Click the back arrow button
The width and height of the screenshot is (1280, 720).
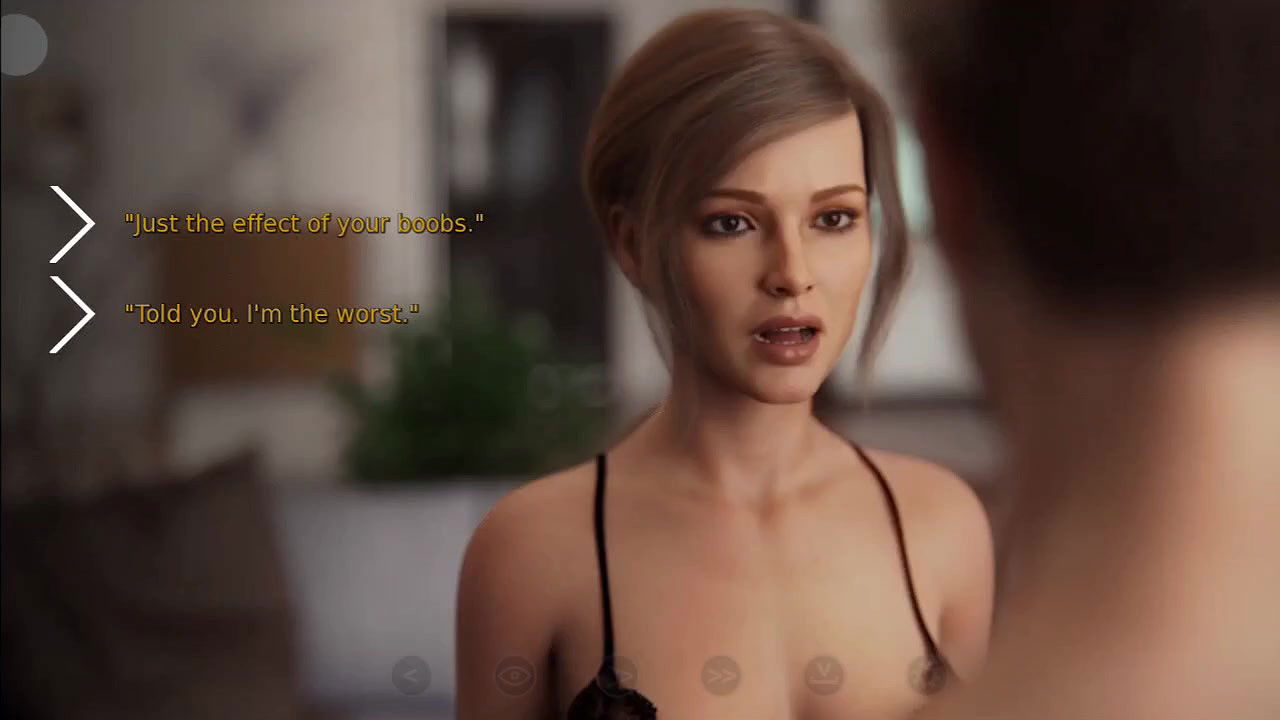click(410, 677)
